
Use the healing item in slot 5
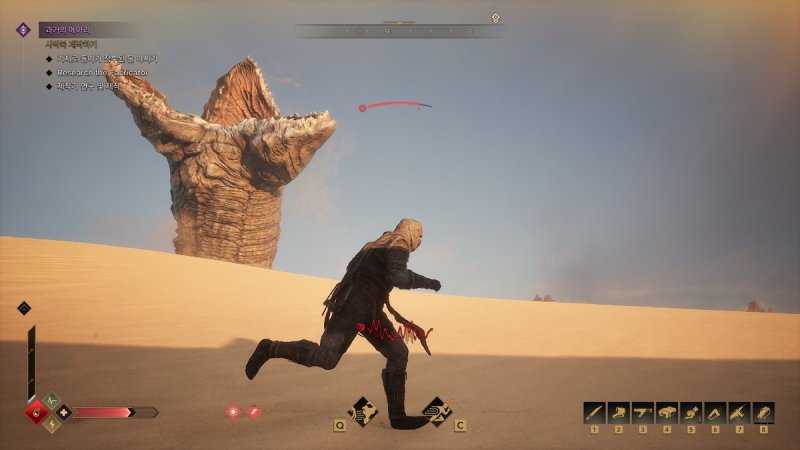point(690,412)
